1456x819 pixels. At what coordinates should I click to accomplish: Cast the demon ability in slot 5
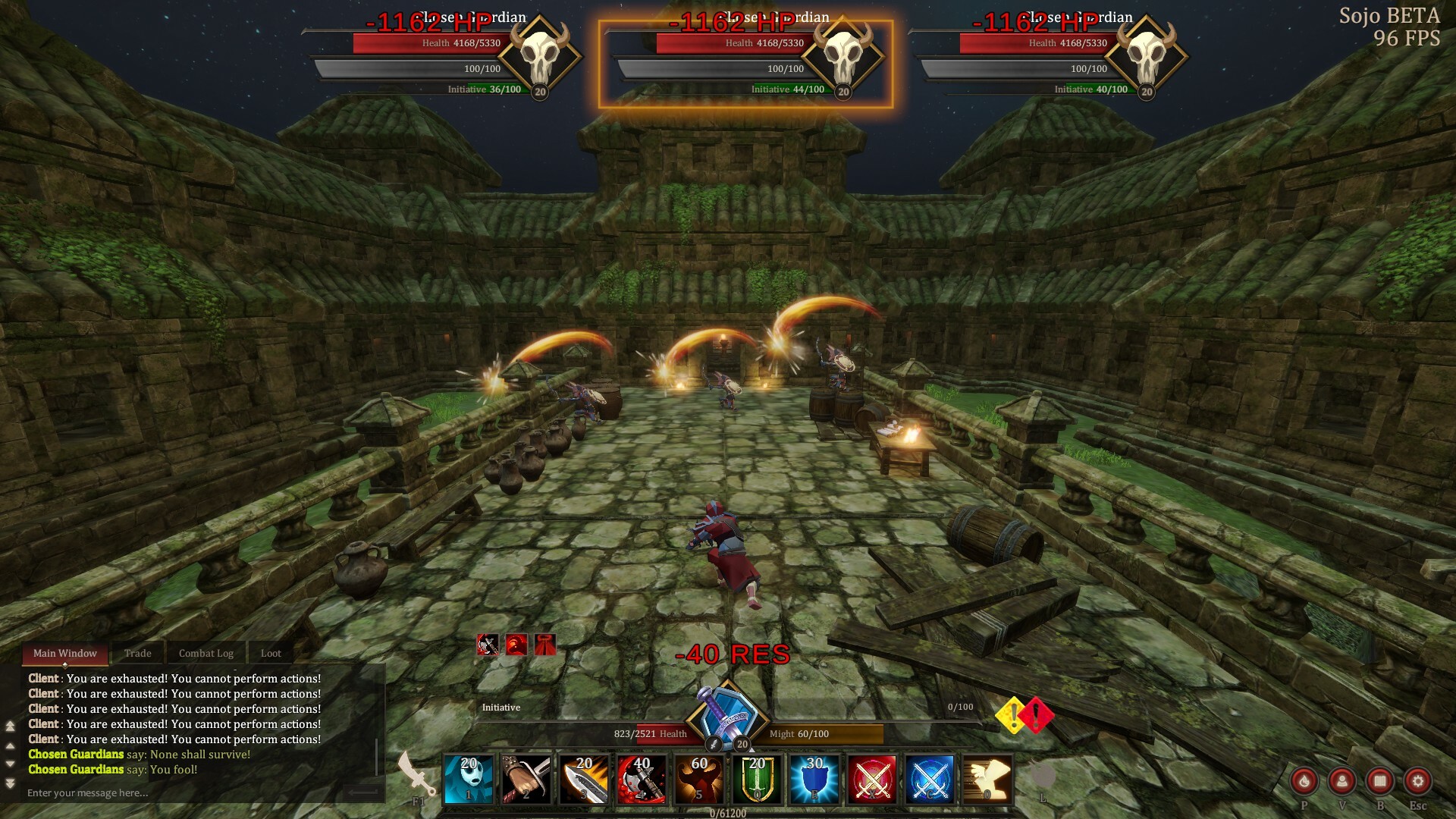tap(698, 777)
